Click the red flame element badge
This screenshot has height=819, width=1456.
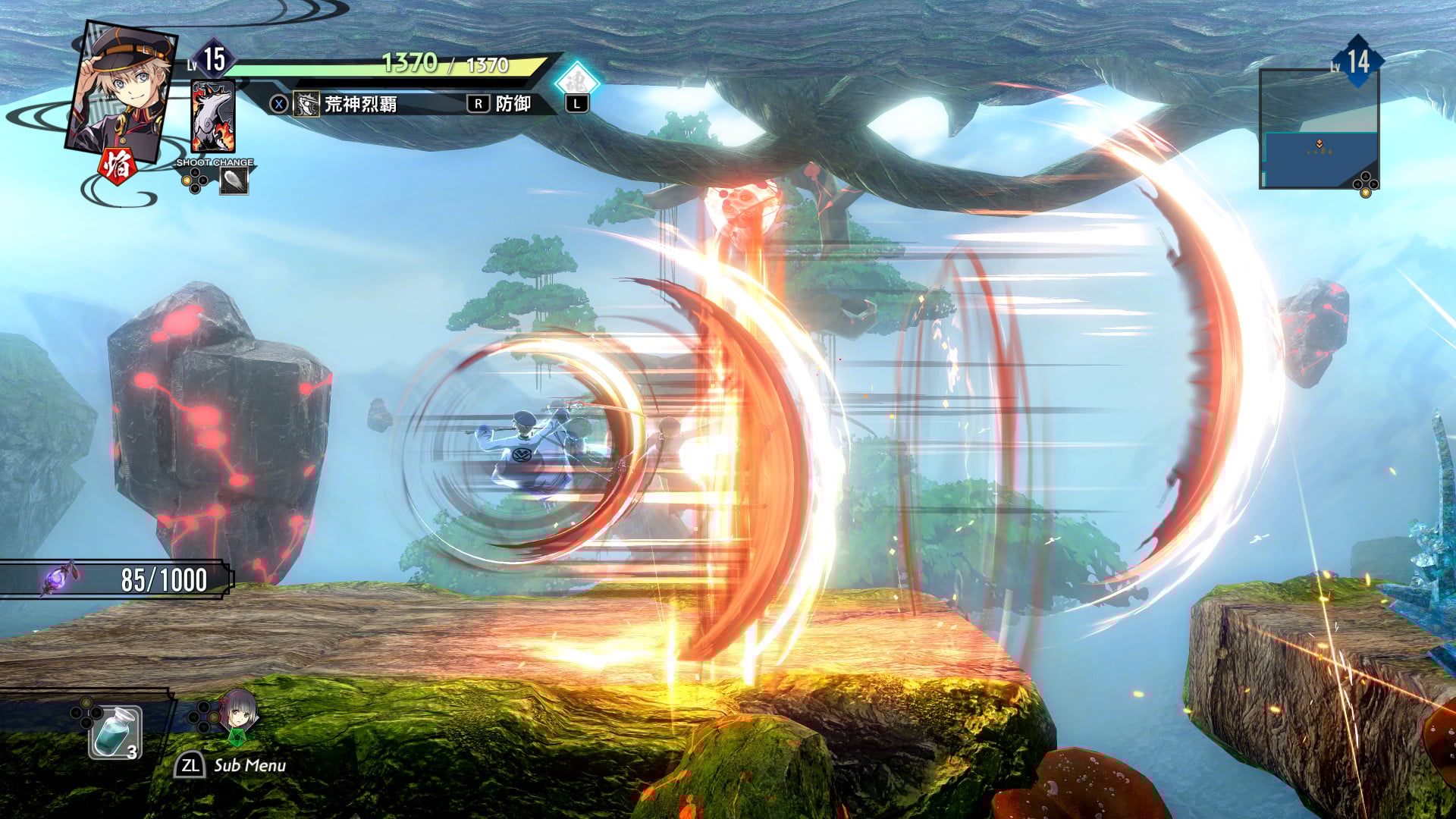coord(118,165)
